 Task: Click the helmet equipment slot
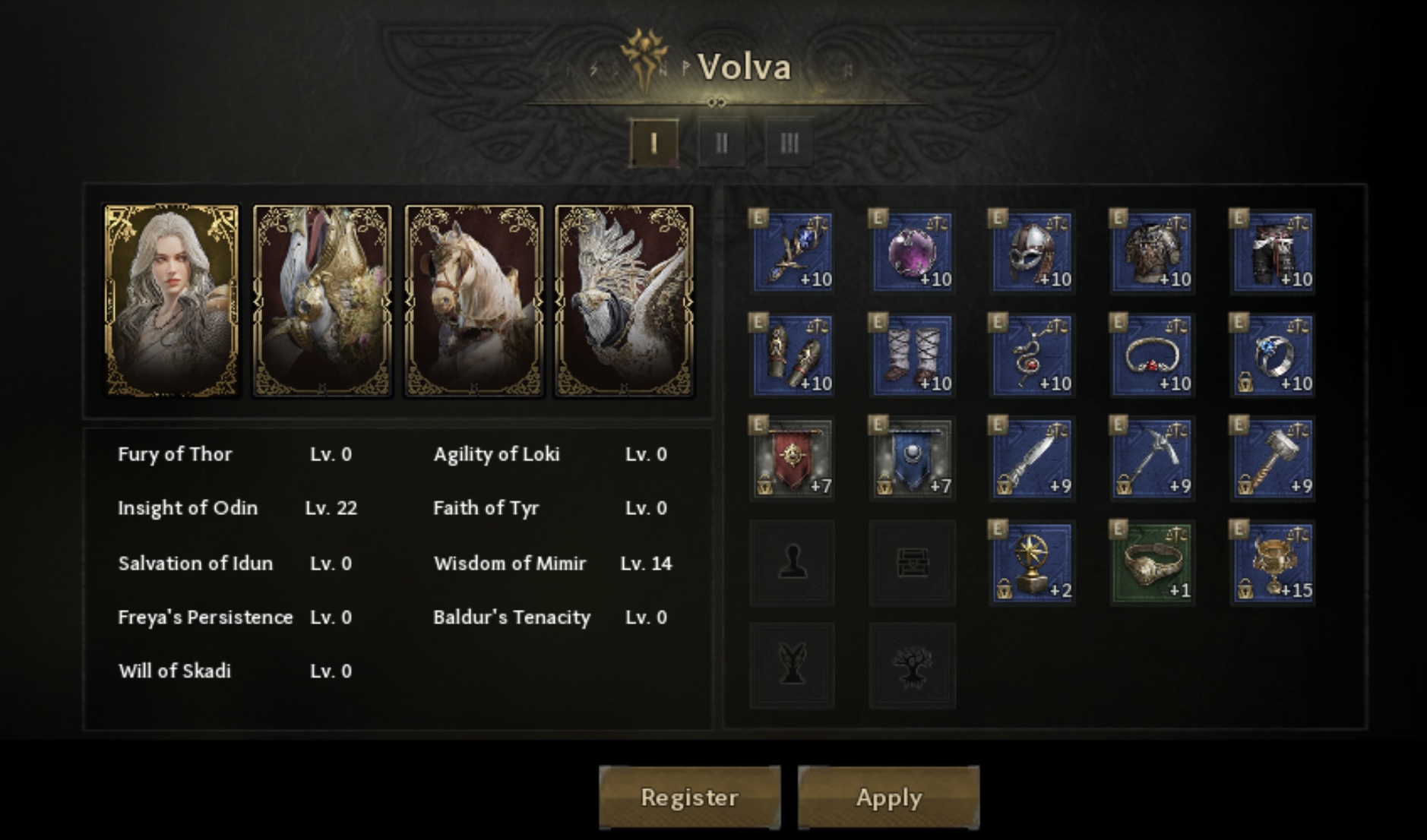pyautogui.click(x=1032, y=251)
